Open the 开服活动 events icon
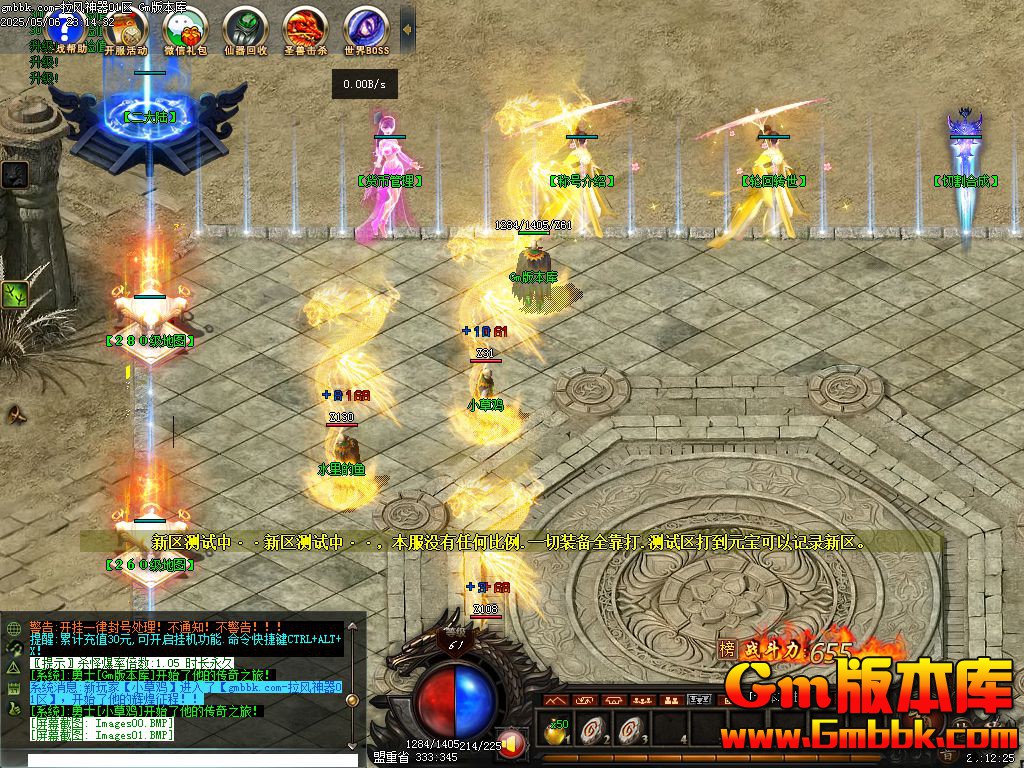1024x768 pixels. click(125, 28)
